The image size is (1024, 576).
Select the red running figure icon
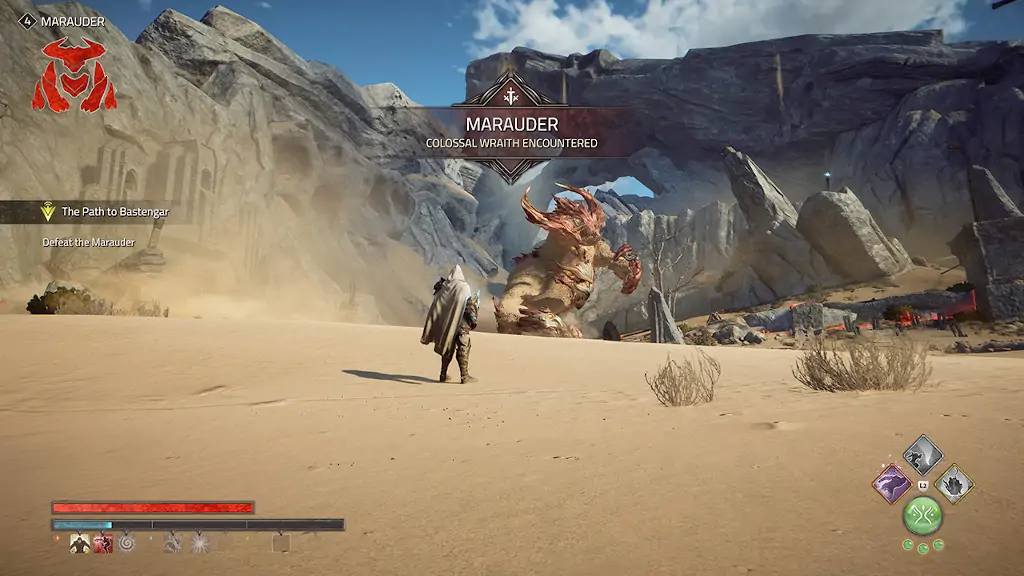pos(103,543)
